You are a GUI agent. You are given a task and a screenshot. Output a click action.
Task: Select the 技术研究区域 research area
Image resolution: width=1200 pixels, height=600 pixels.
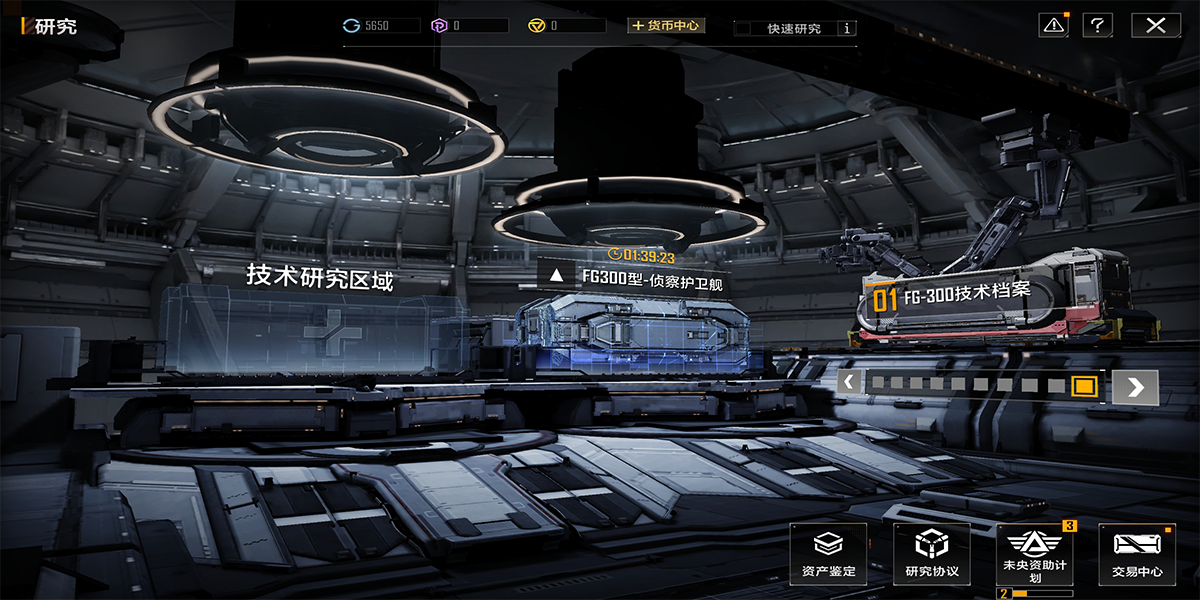319,278
